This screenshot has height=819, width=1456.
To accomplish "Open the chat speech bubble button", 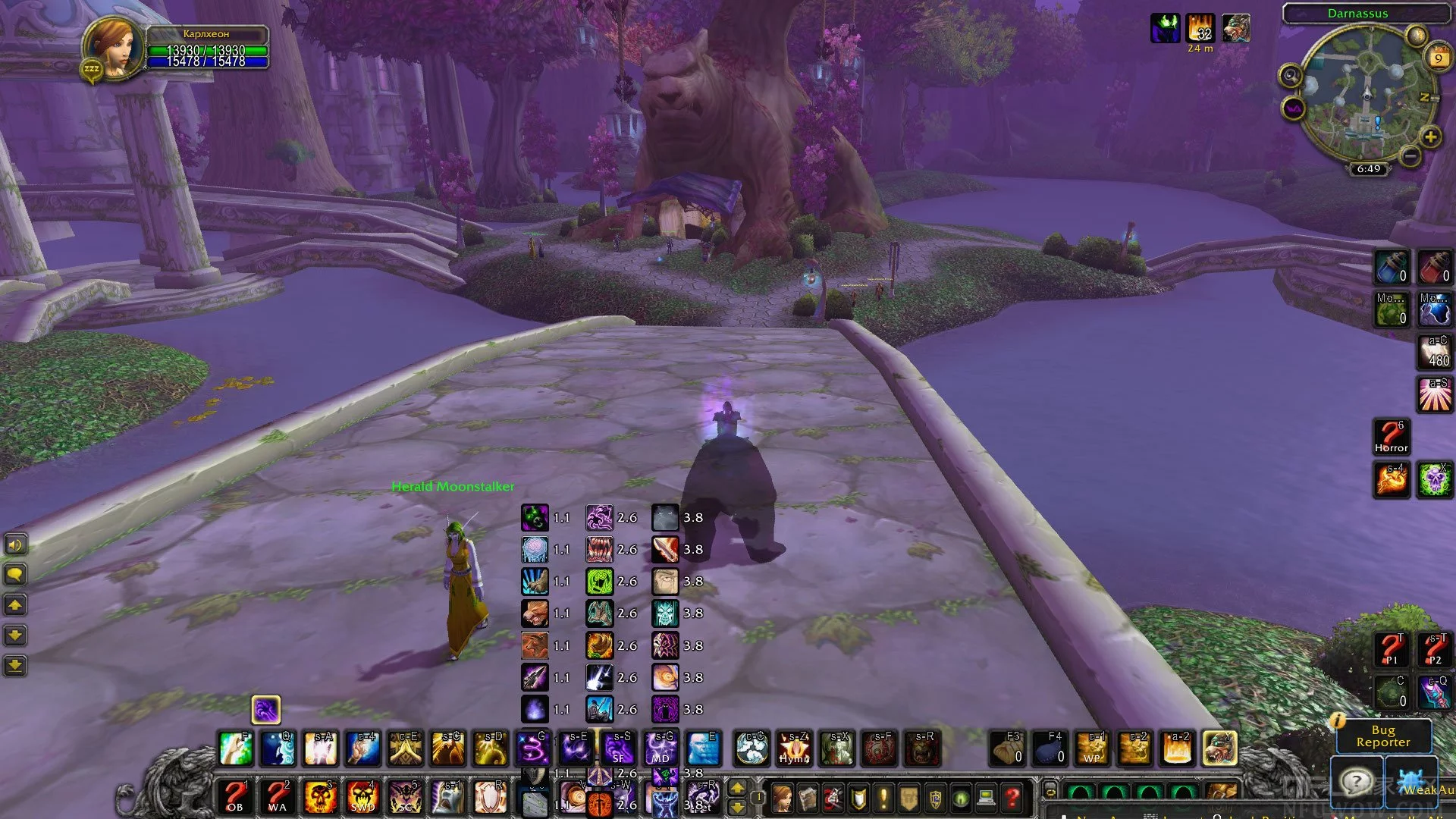I will click(15, 575).
